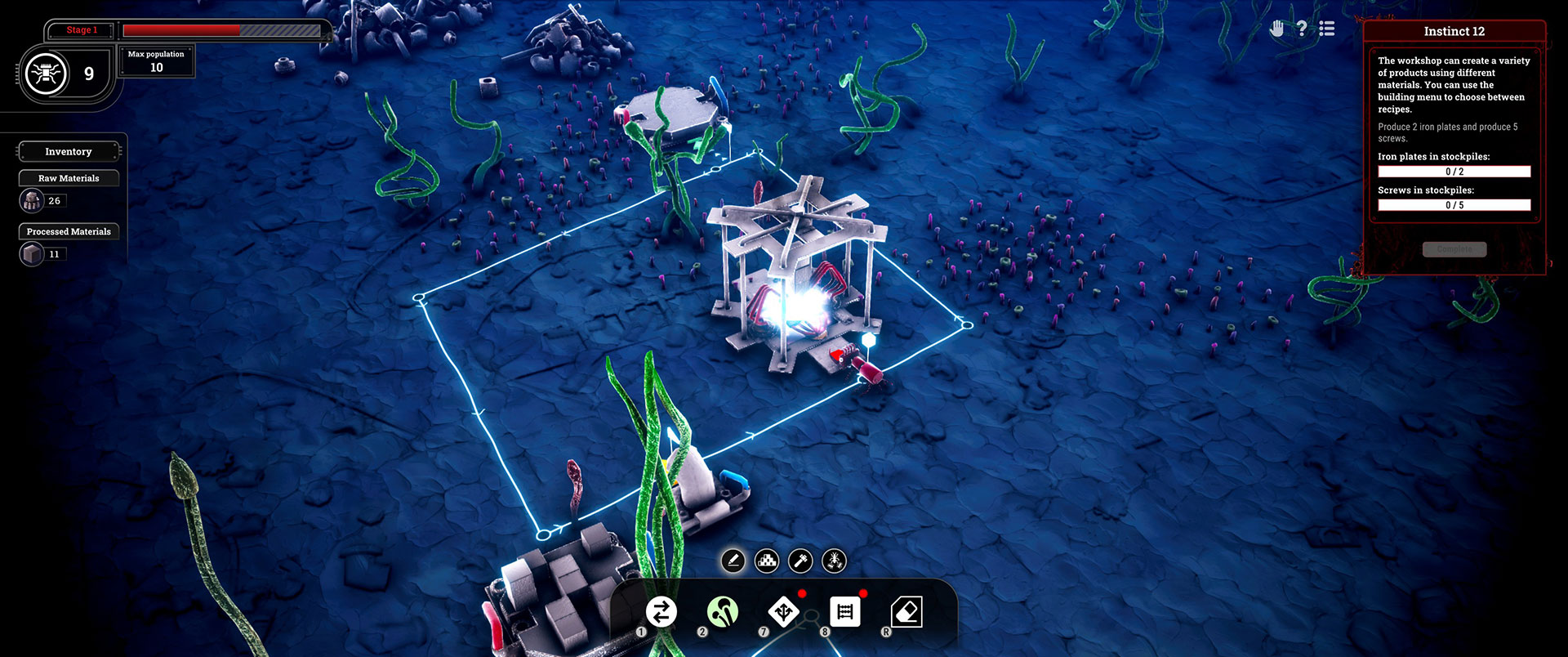Open the ant colony category
The width and height of the screenshot is (1568, 657).
tap(835, 561)
